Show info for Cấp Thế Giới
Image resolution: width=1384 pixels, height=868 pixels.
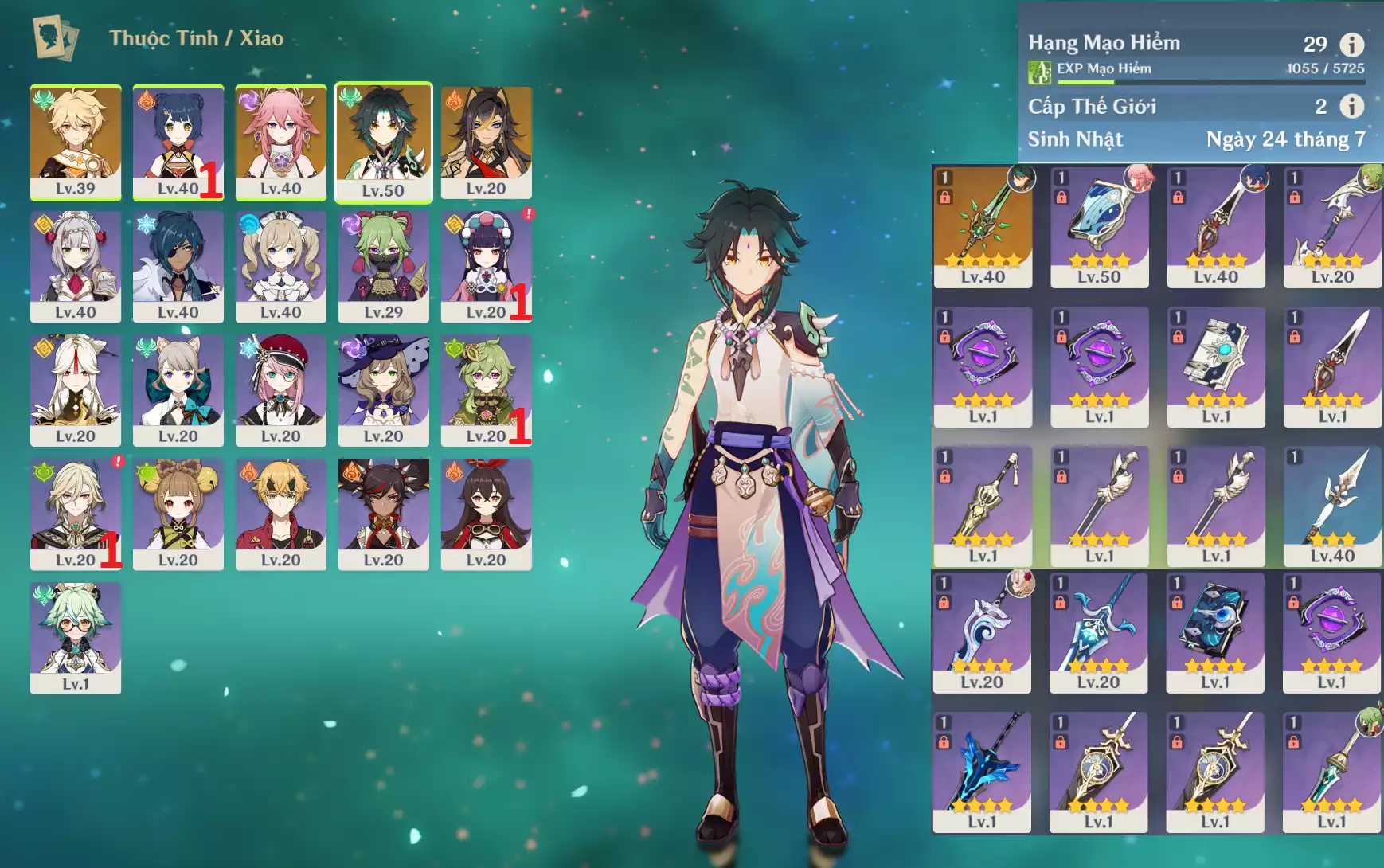pos(1351,106)
